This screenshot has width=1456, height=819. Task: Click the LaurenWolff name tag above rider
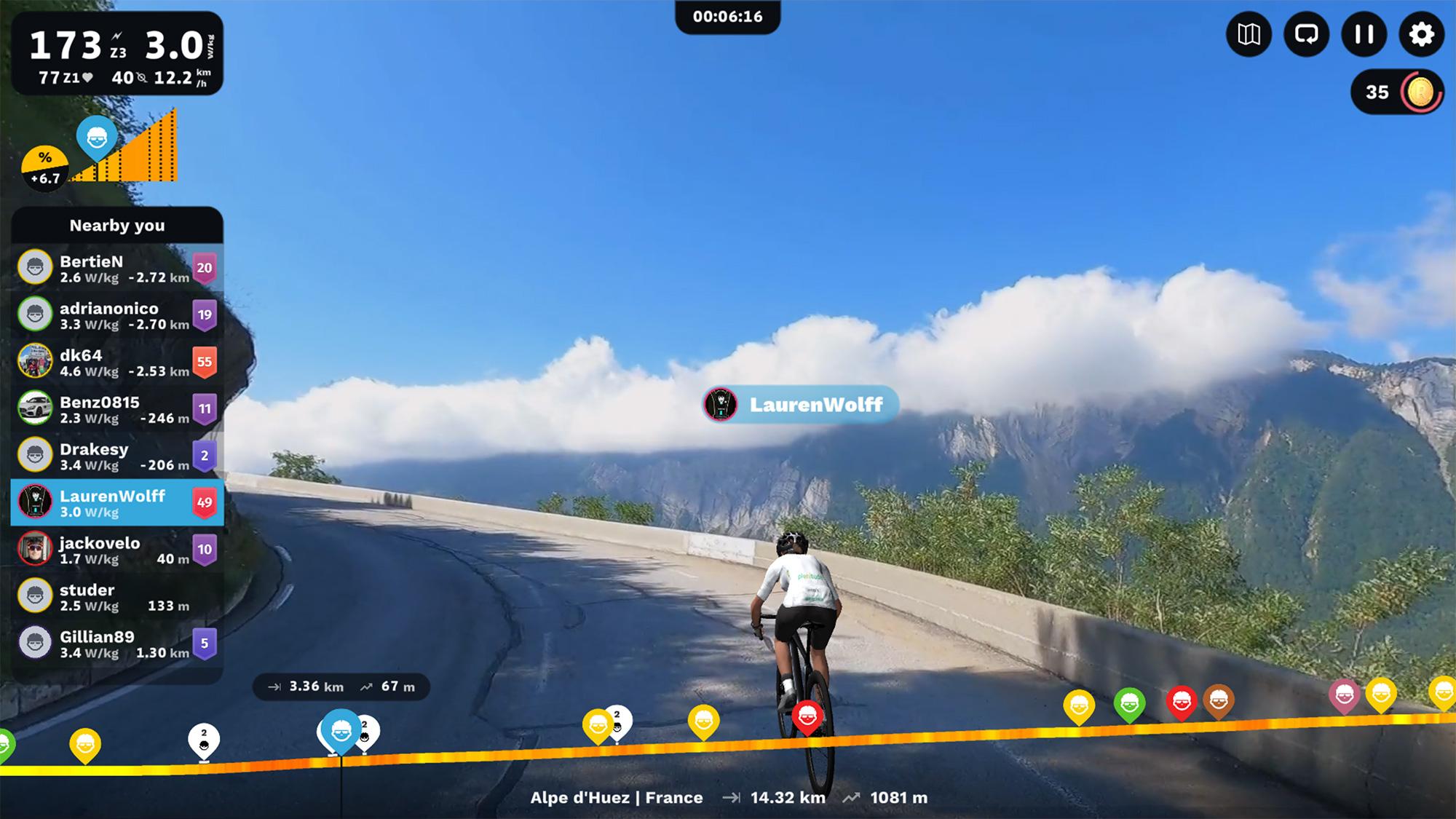pyautogui.click(x=801, y=405)
